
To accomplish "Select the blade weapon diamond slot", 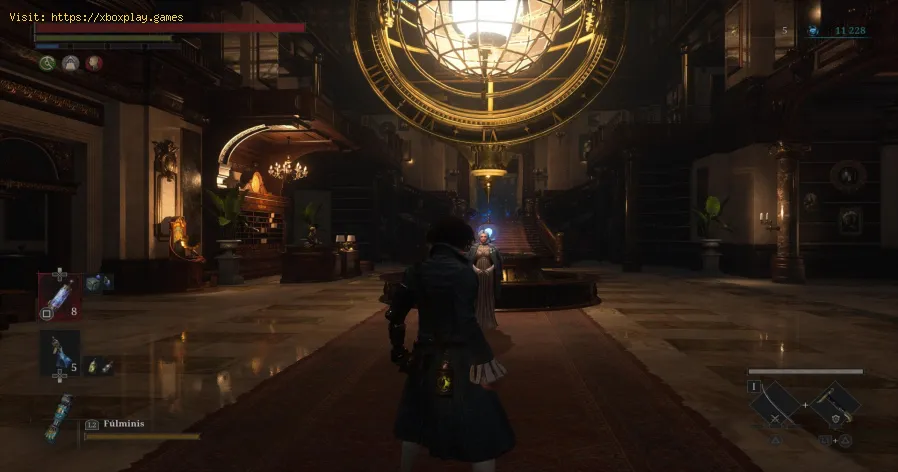I will point(776,403).
